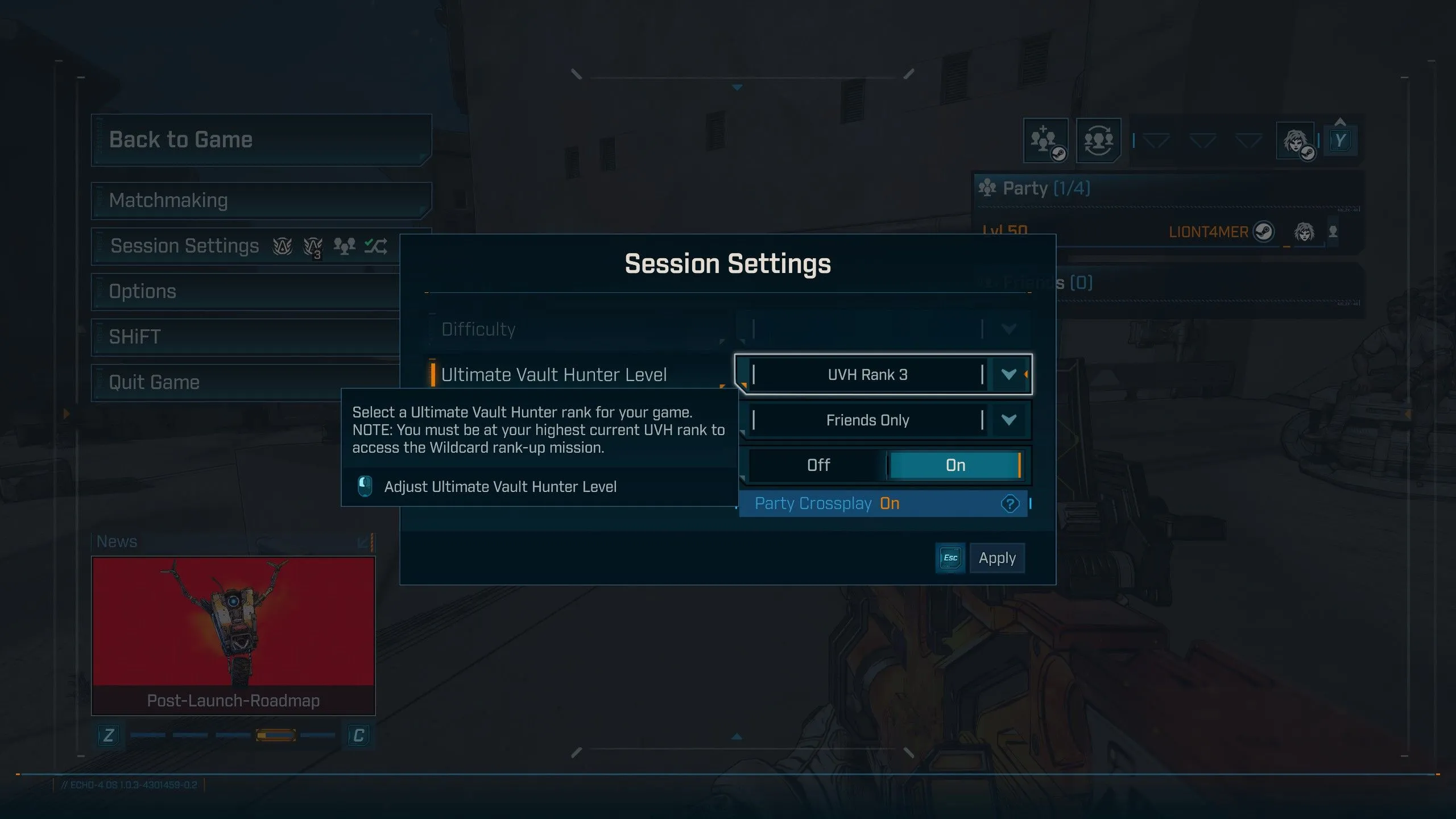The height and width of the screenshot is (819, 1456).
Task: Click the swap party members icon
Action: point(1098,141)
